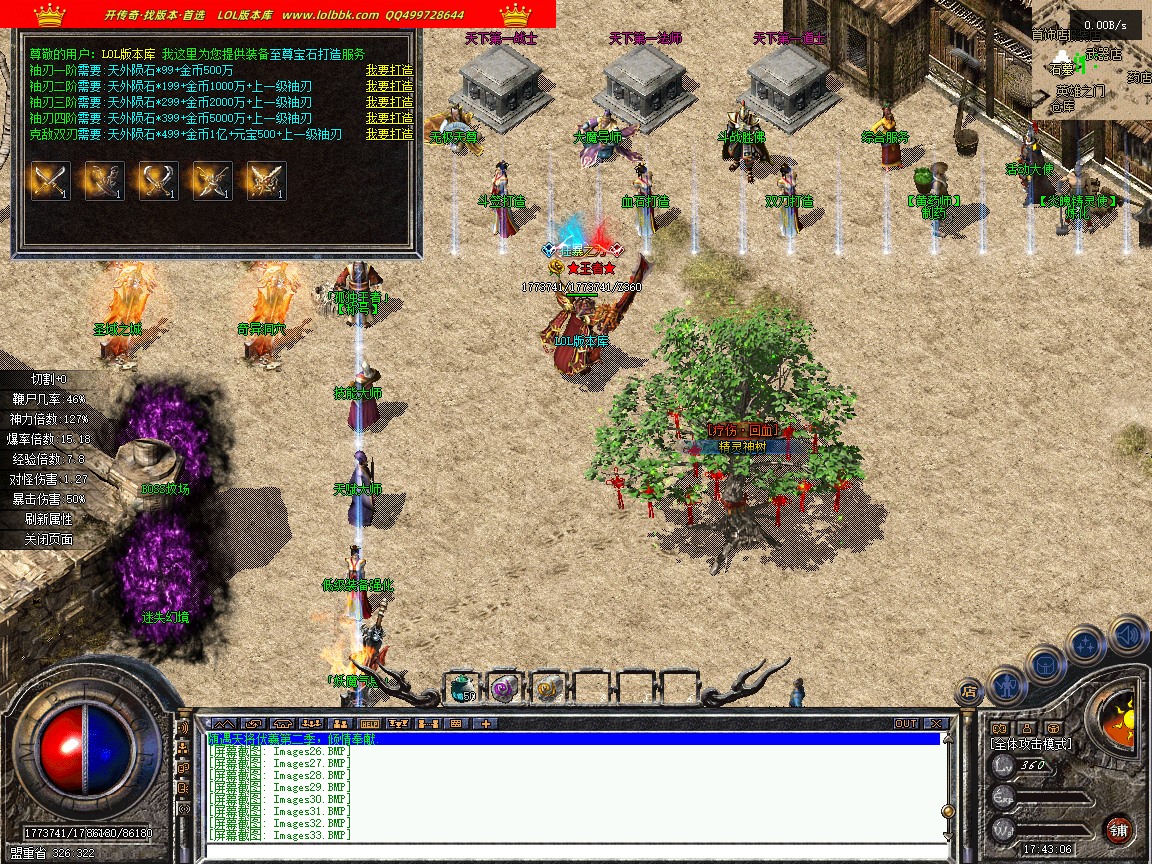
Task: Use the golden item in the belt
Action: coord(547,687)
